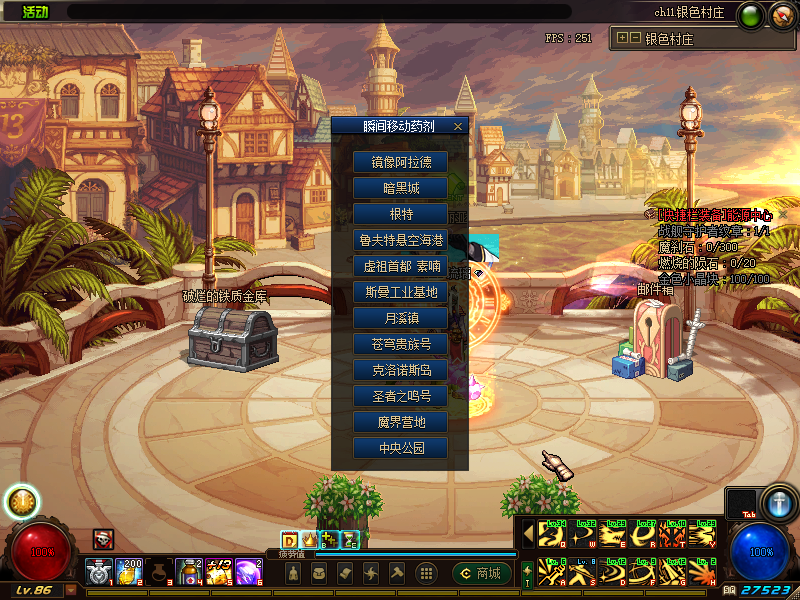
Task: Click the green orb channel button
Action: coord(749,15)
